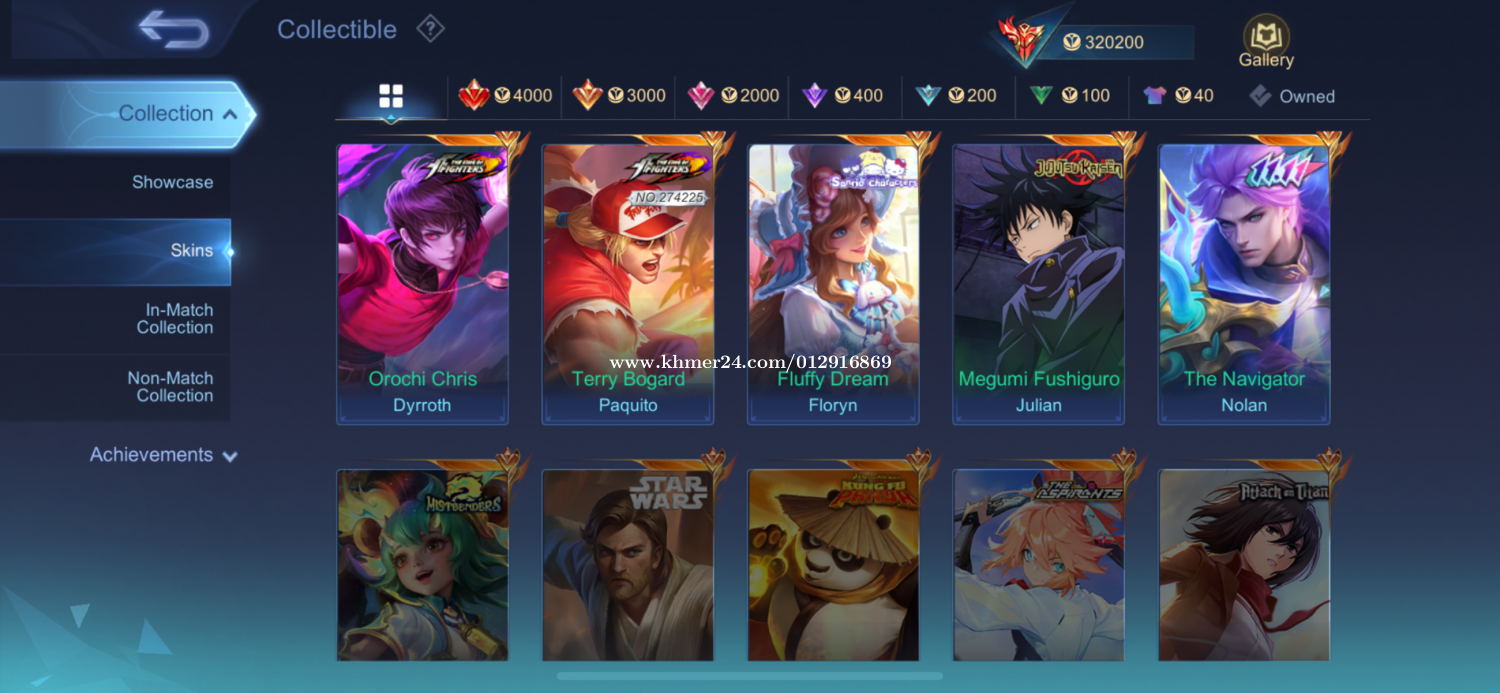
Task: Open the Gallery
Action: click(1266, 43)
